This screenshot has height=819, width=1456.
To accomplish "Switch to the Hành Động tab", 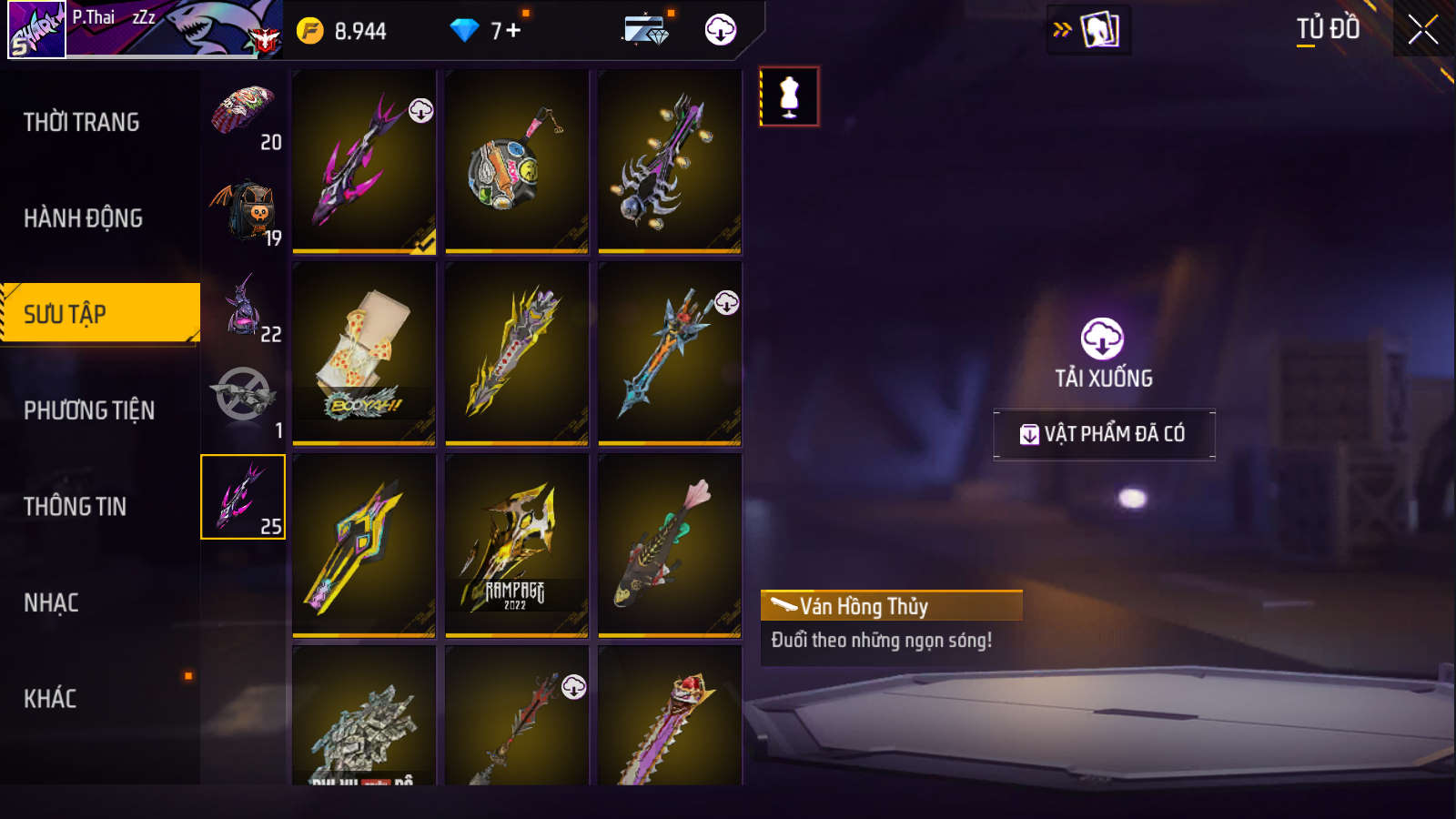I will click(x=83, y=218).
